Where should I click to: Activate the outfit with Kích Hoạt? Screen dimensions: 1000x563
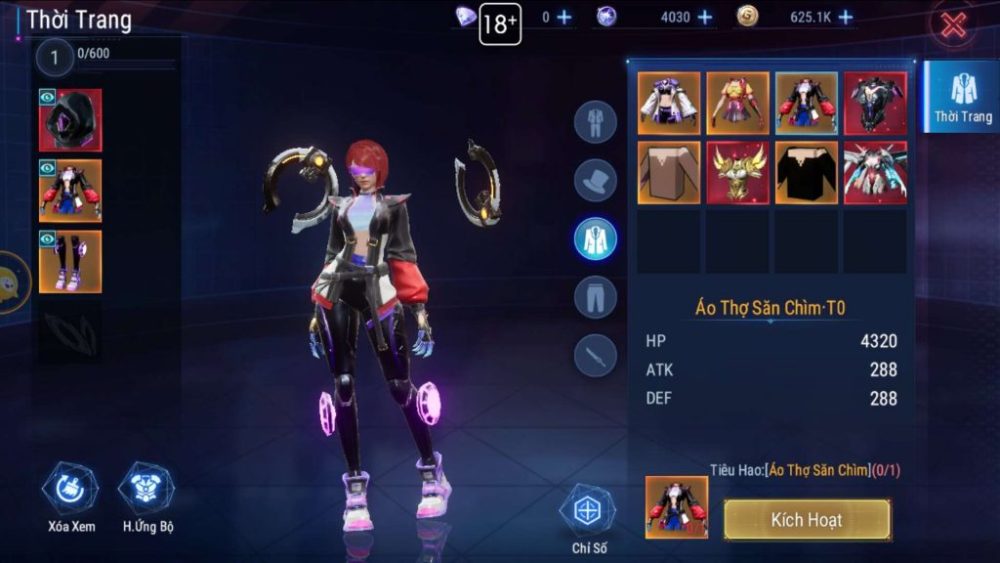pyautogui.click(x=806, y=520)
